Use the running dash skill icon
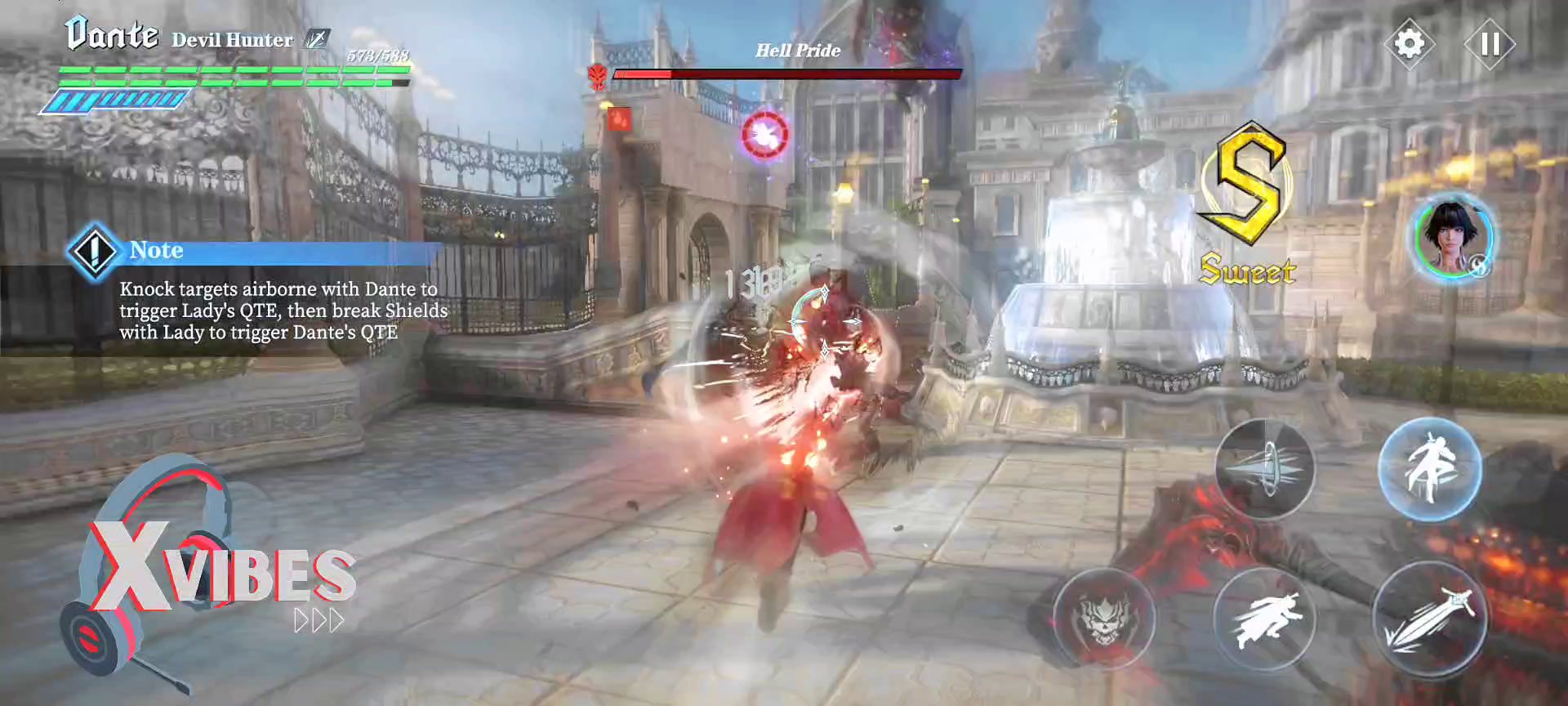 [1266, 621]
